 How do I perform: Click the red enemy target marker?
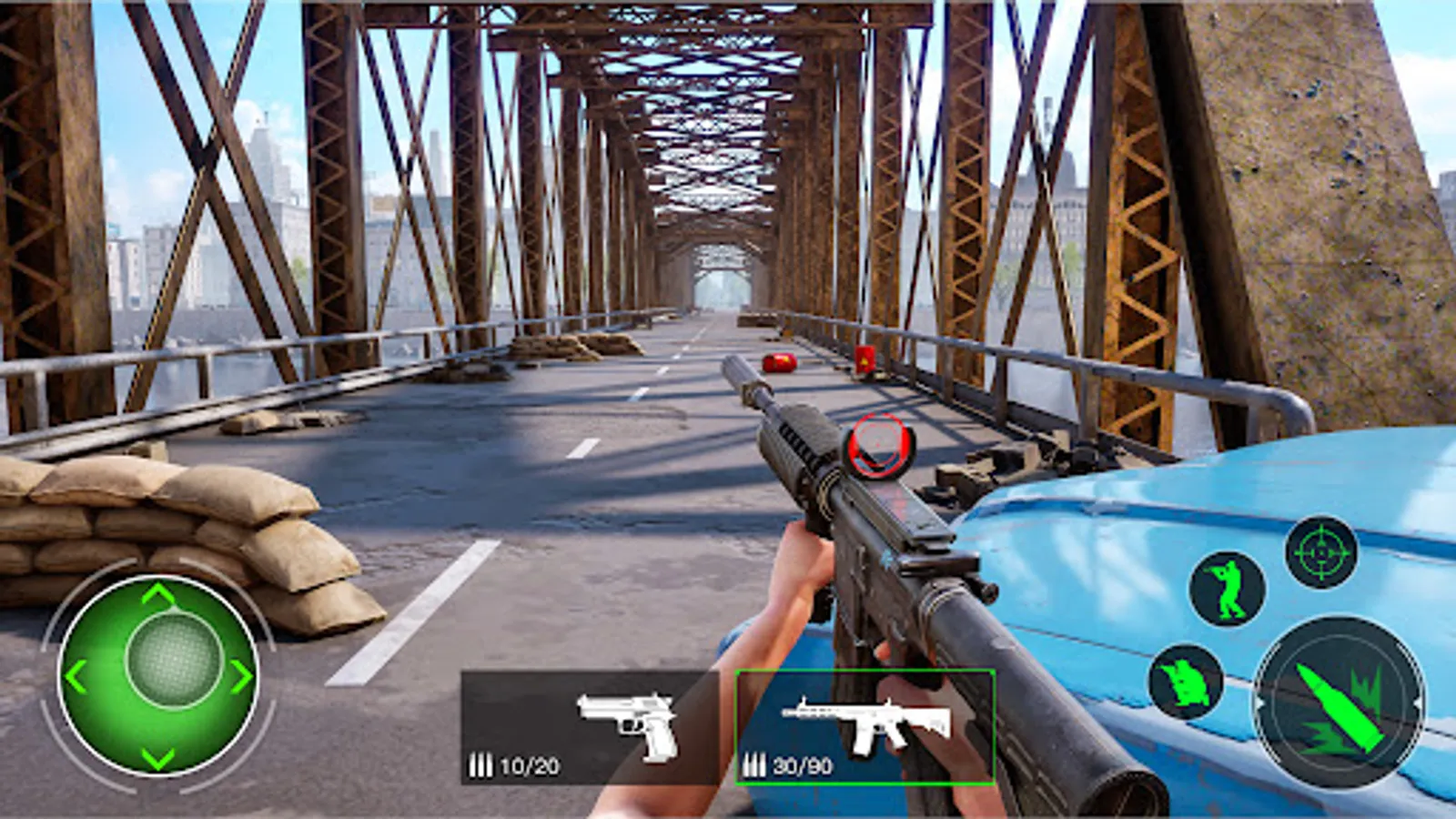[x=876, y=443]
